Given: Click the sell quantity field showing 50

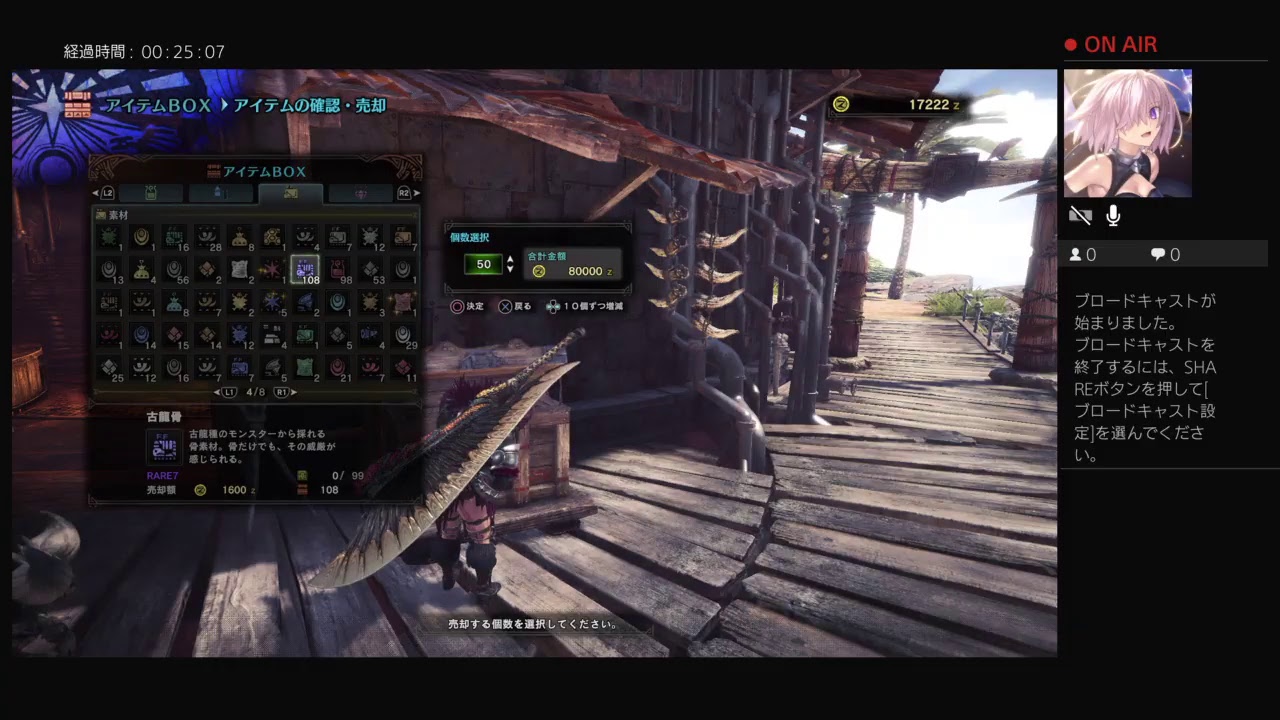Looking at the screenshot, I should coord(483,264).
